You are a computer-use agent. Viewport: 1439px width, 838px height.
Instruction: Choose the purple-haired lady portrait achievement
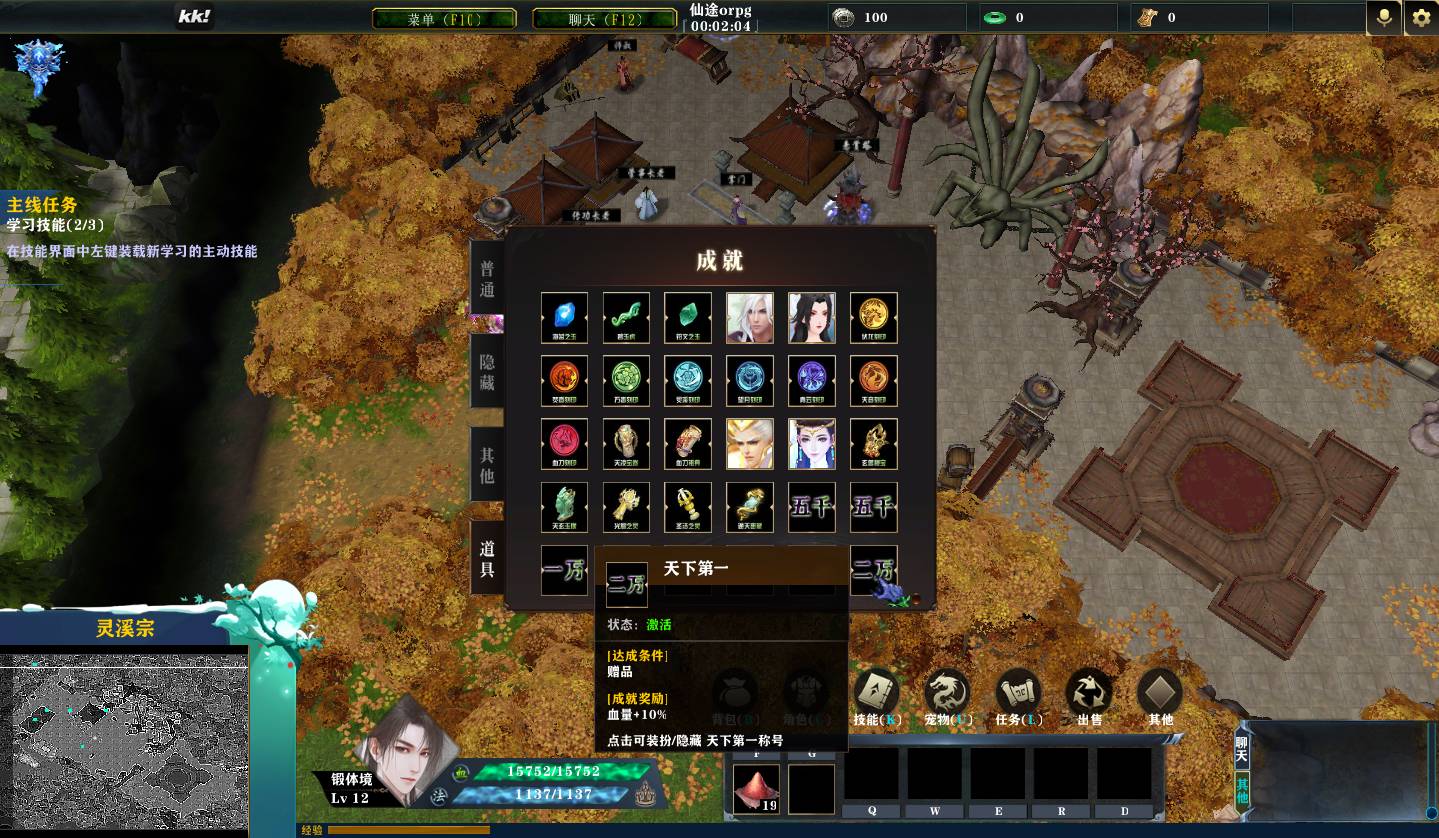click(812, 443)
